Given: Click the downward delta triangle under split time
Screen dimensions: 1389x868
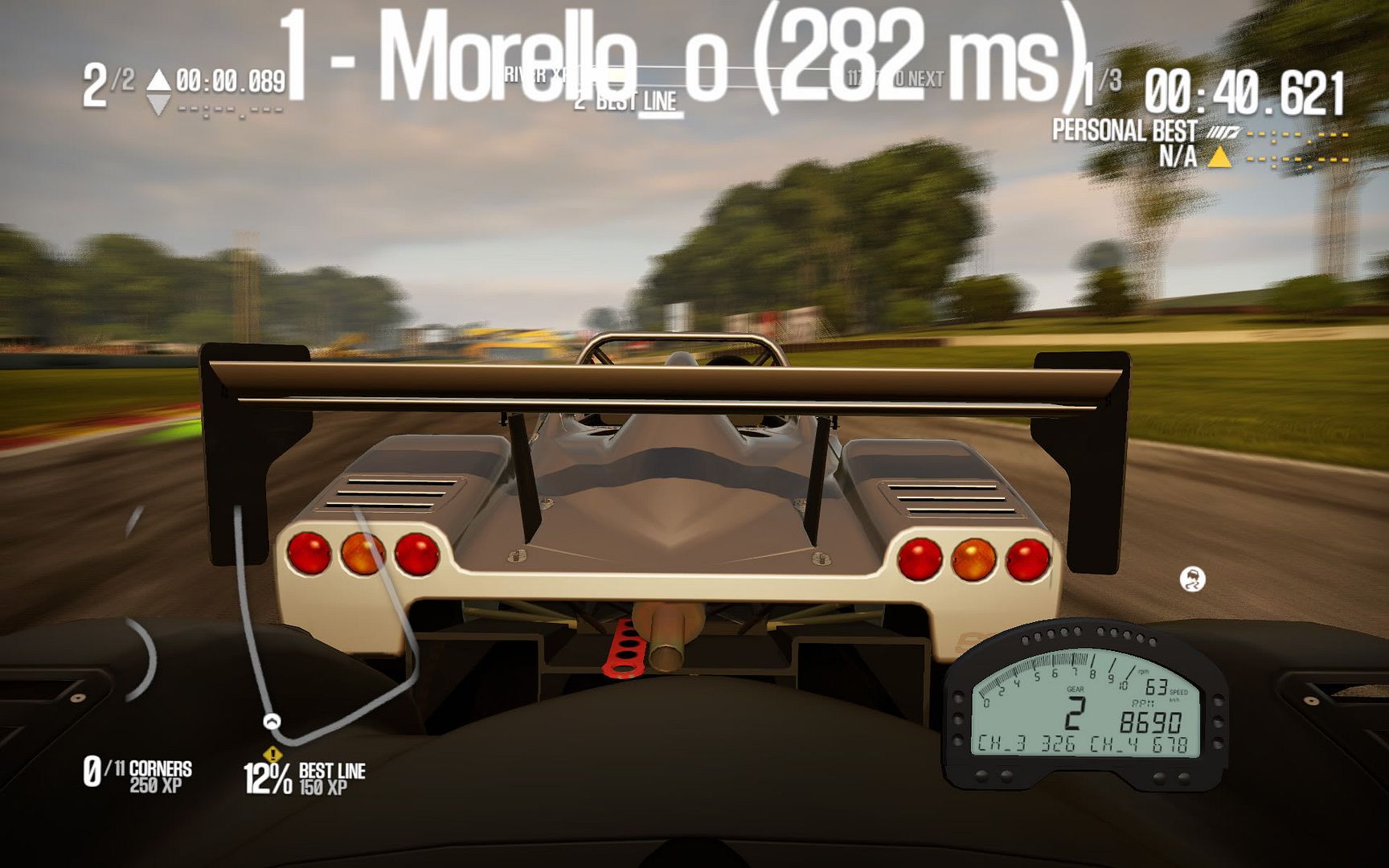Looking at the screenshot, I should pyautogui.click(x=158, y=101).
